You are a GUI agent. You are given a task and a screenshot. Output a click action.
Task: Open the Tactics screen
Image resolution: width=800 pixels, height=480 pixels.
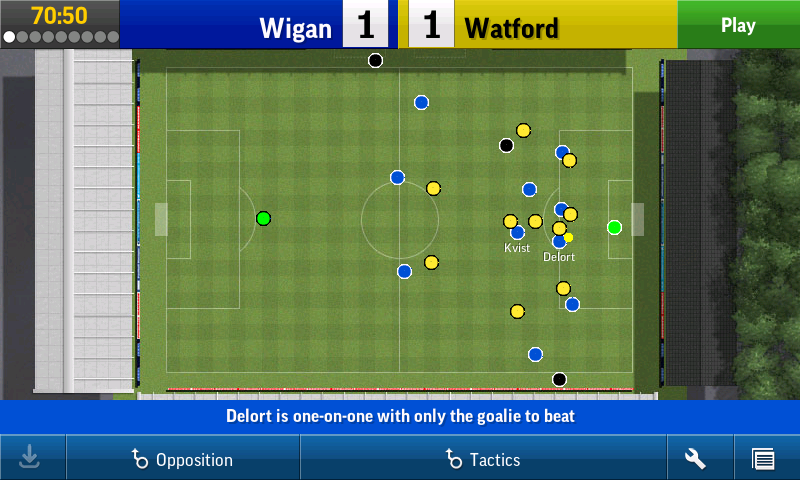483,459
